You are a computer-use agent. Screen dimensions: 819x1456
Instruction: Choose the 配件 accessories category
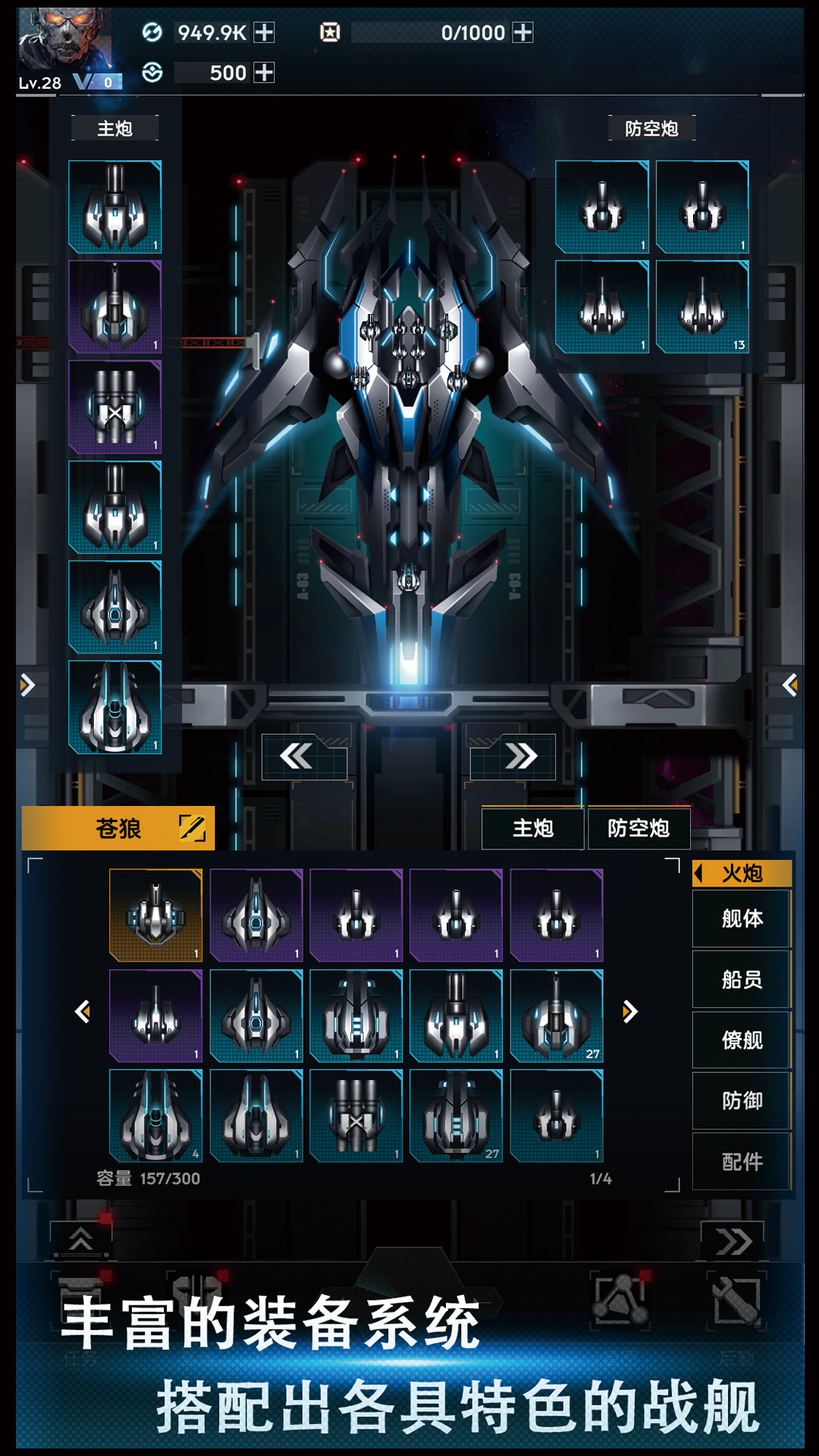click(x=742, y=1162)
